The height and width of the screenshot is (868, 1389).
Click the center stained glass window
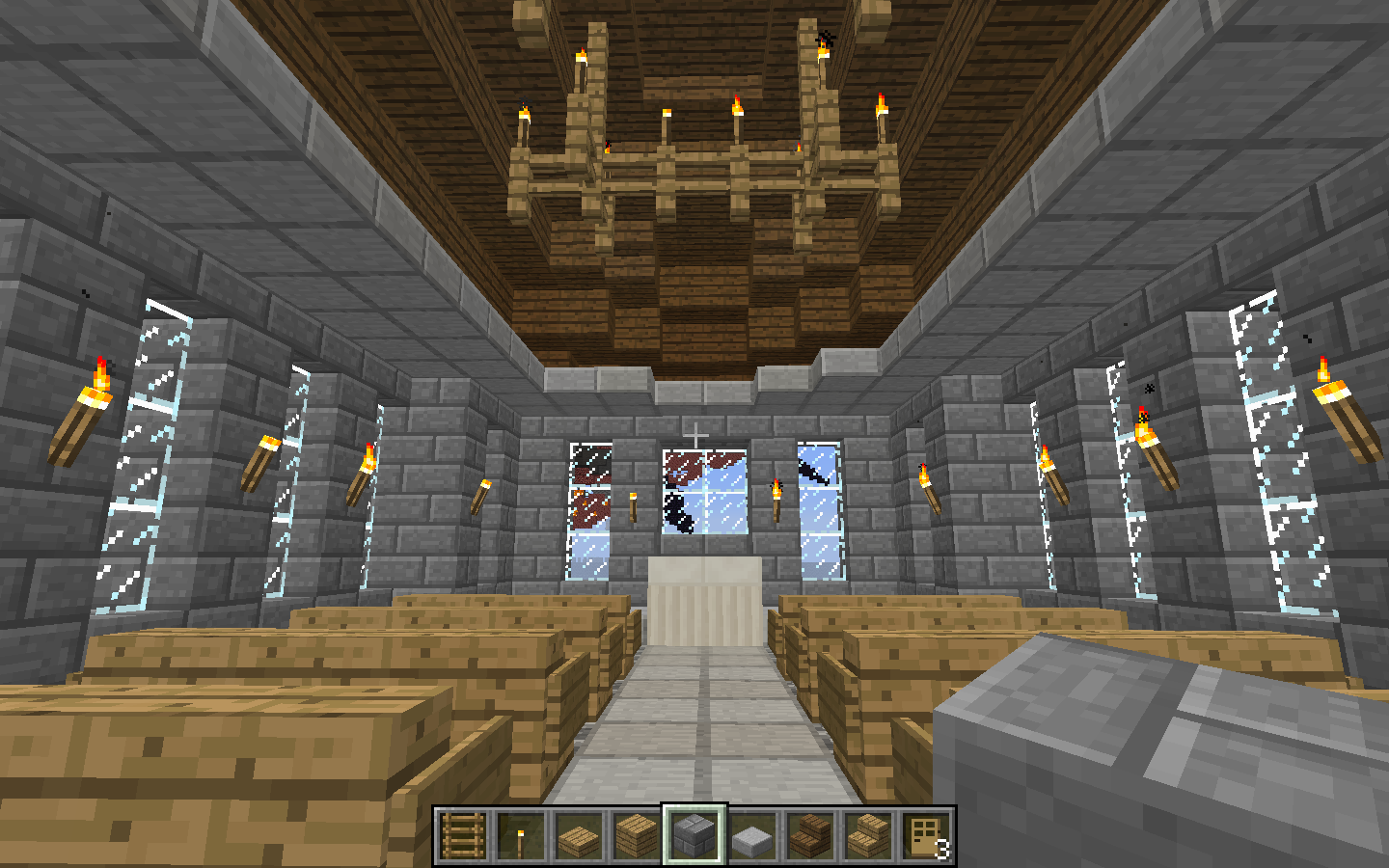click(706, 492)
